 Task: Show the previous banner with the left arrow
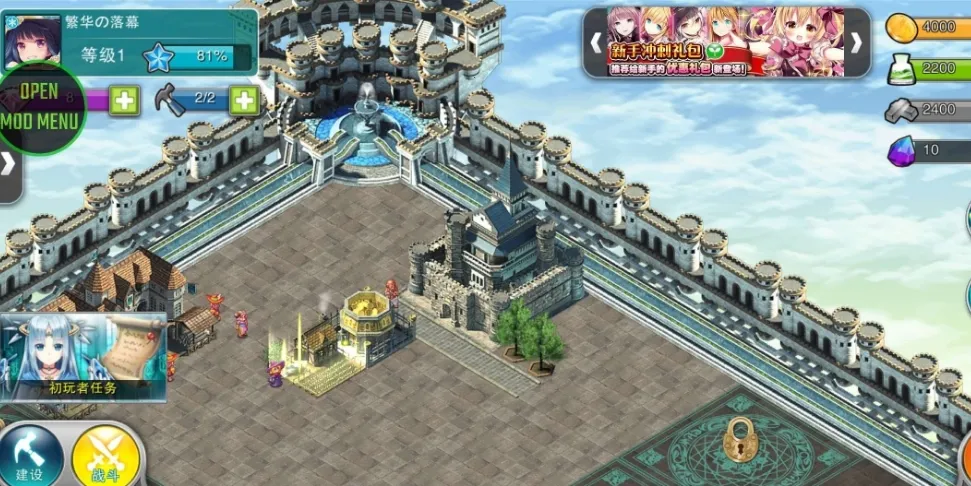[x=596, y=43]
